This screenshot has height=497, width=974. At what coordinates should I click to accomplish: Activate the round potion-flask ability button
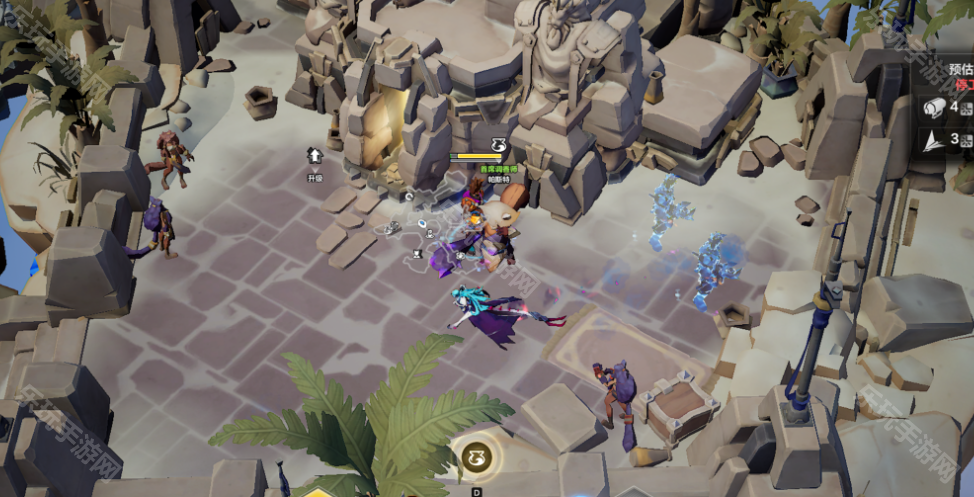click(476, 459)
